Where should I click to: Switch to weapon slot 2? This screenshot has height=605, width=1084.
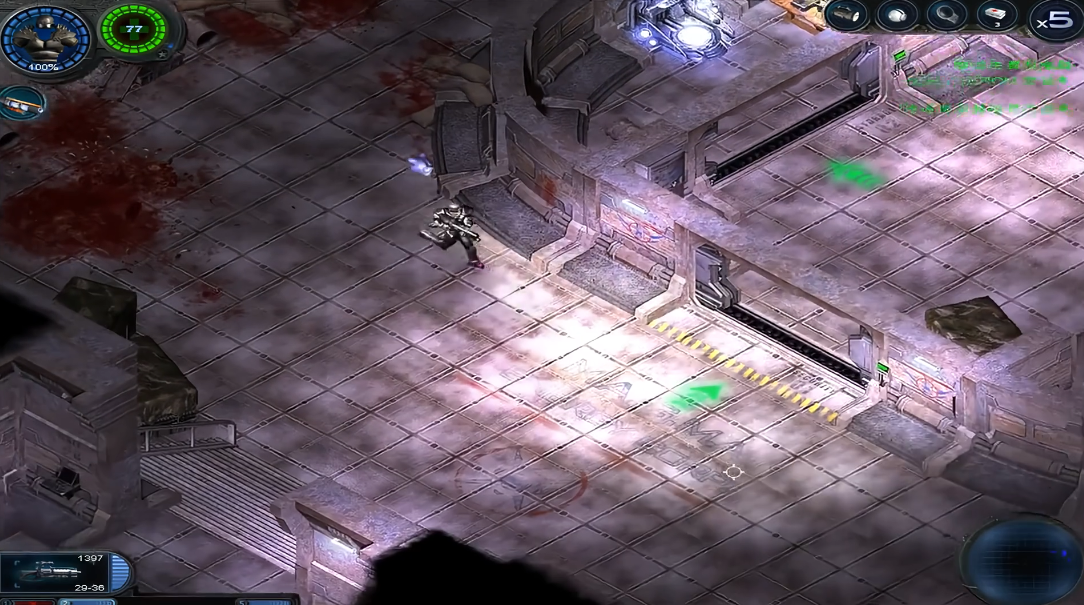pyautogui.click(x=85, y=601)
